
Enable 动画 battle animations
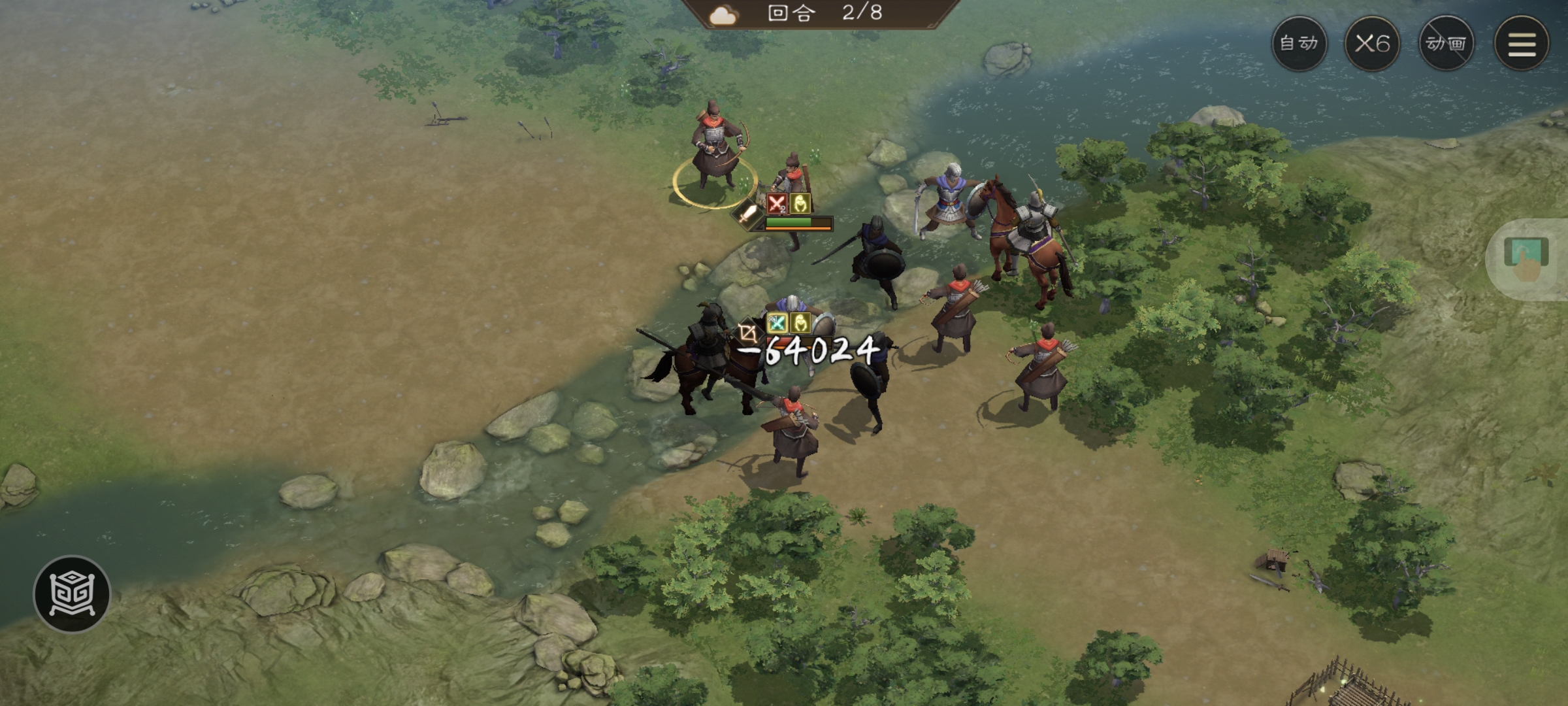tap(1448, 44)
